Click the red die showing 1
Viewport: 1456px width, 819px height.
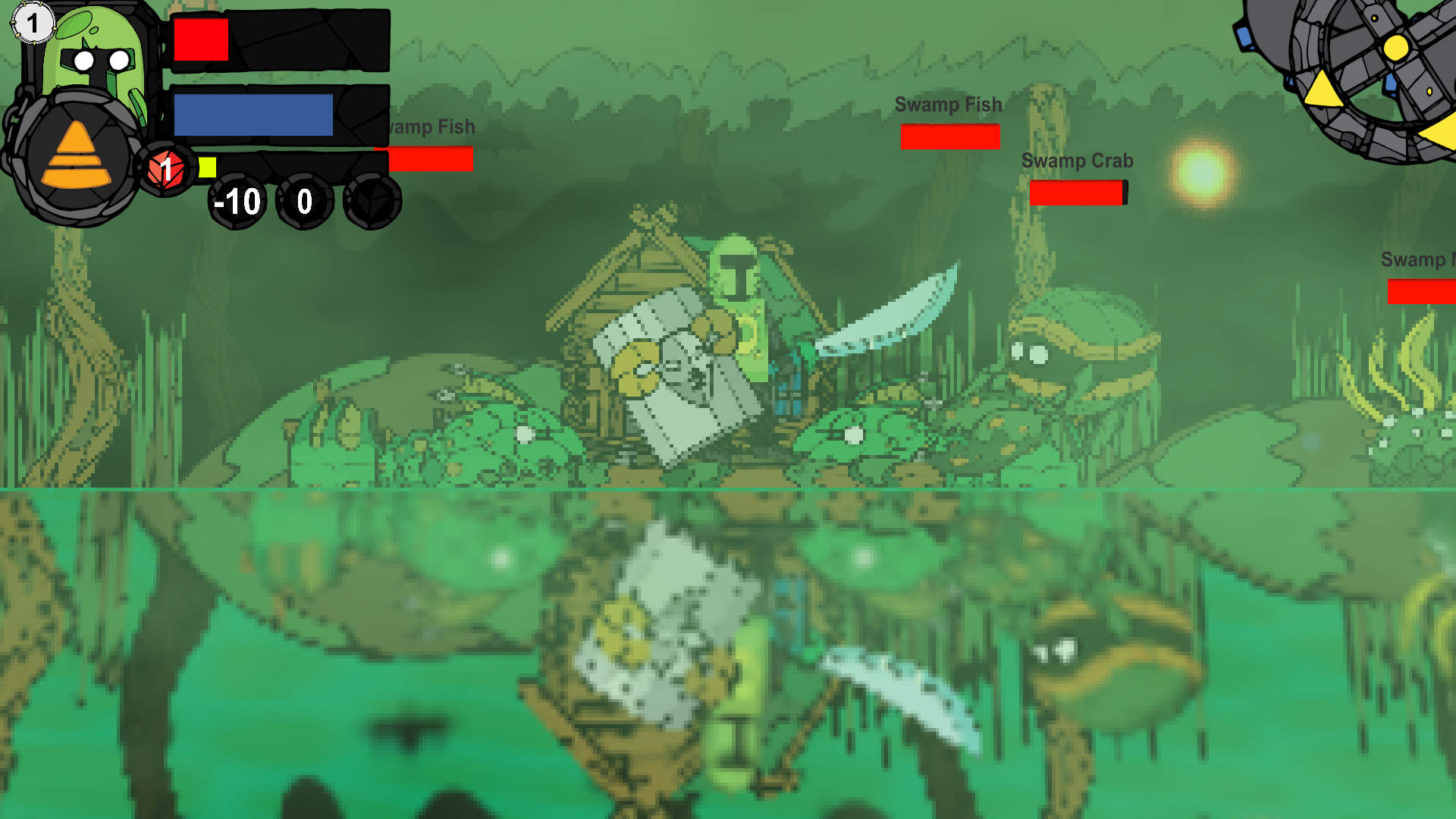165,169
